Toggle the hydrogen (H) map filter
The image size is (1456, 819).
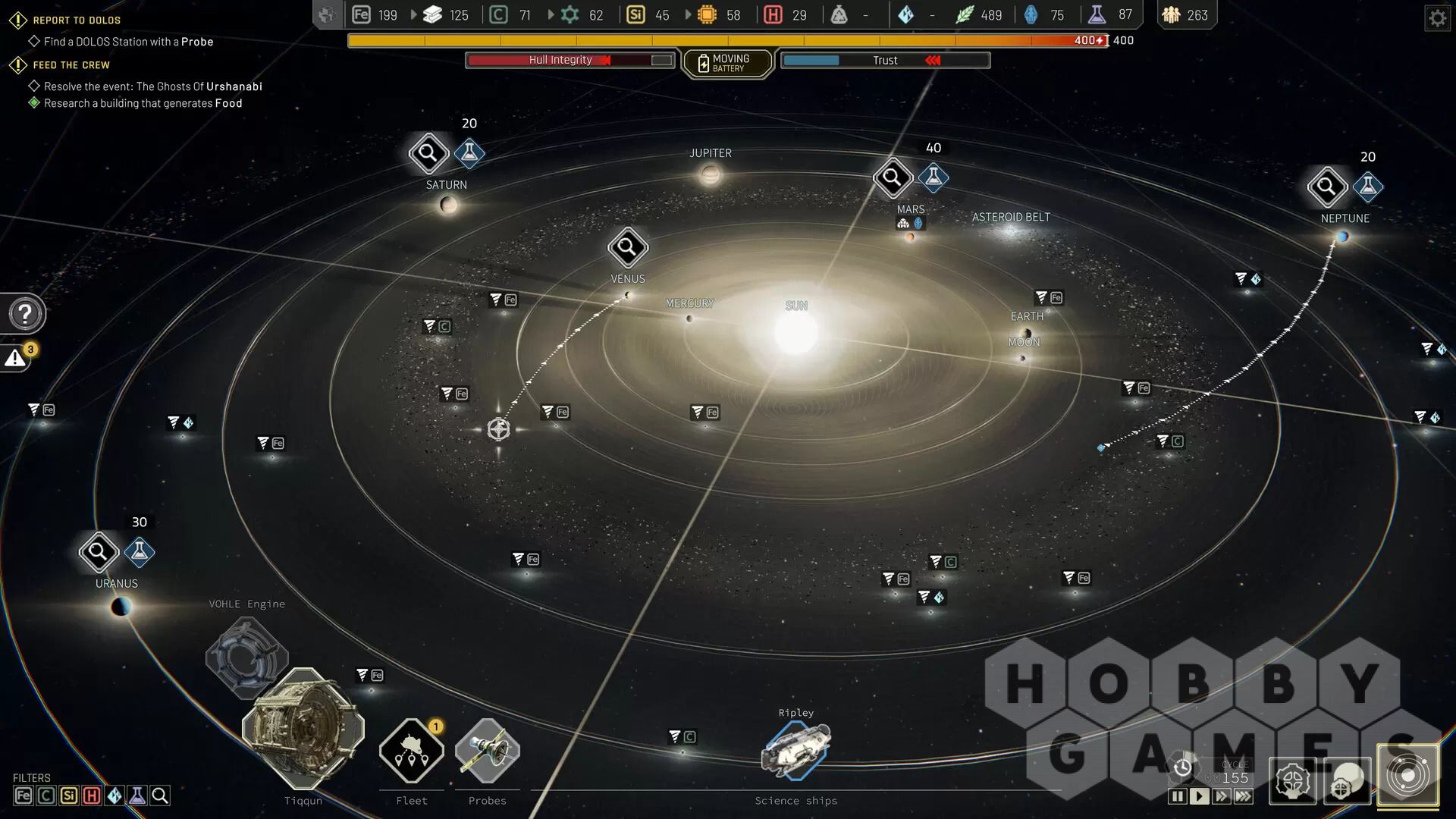[x=92, y=795]
